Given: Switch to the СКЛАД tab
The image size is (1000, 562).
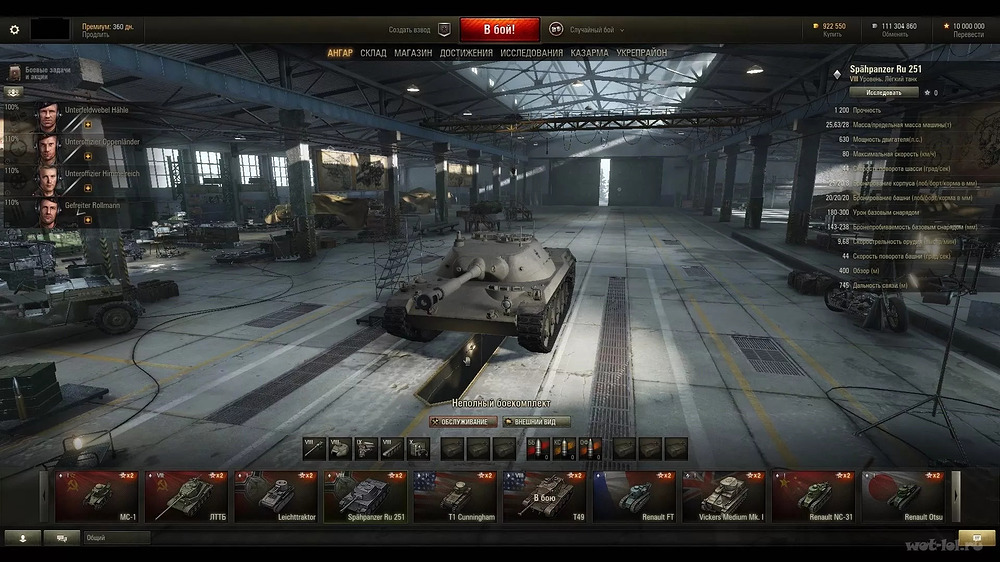Looking at the screenshot, I should click(373, 53).
